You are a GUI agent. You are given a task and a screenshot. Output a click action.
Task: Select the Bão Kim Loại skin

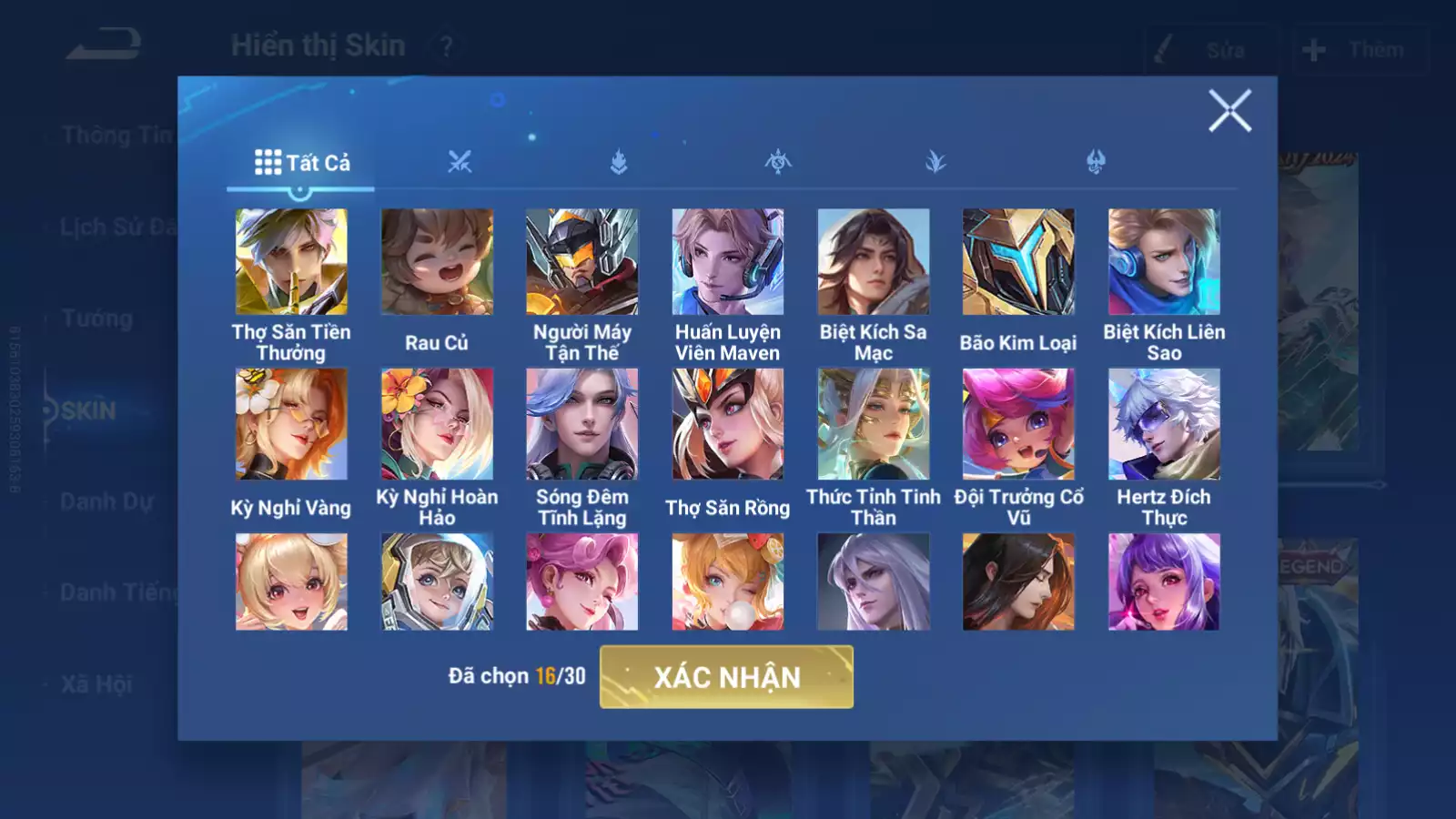pyautogui.click(x=1018, y=262)
